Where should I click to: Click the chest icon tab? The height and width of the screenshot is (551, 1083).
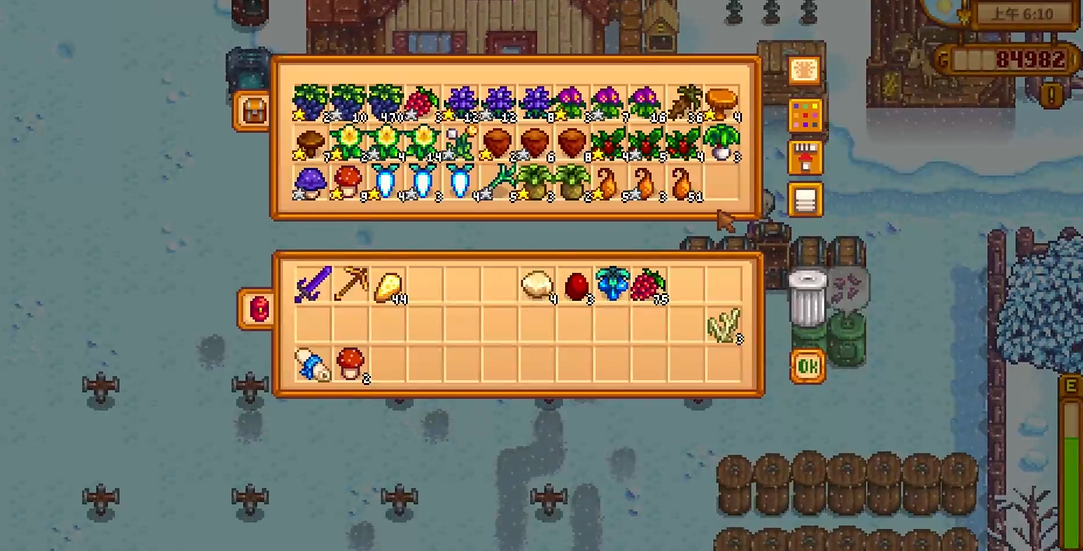point(252,111)
